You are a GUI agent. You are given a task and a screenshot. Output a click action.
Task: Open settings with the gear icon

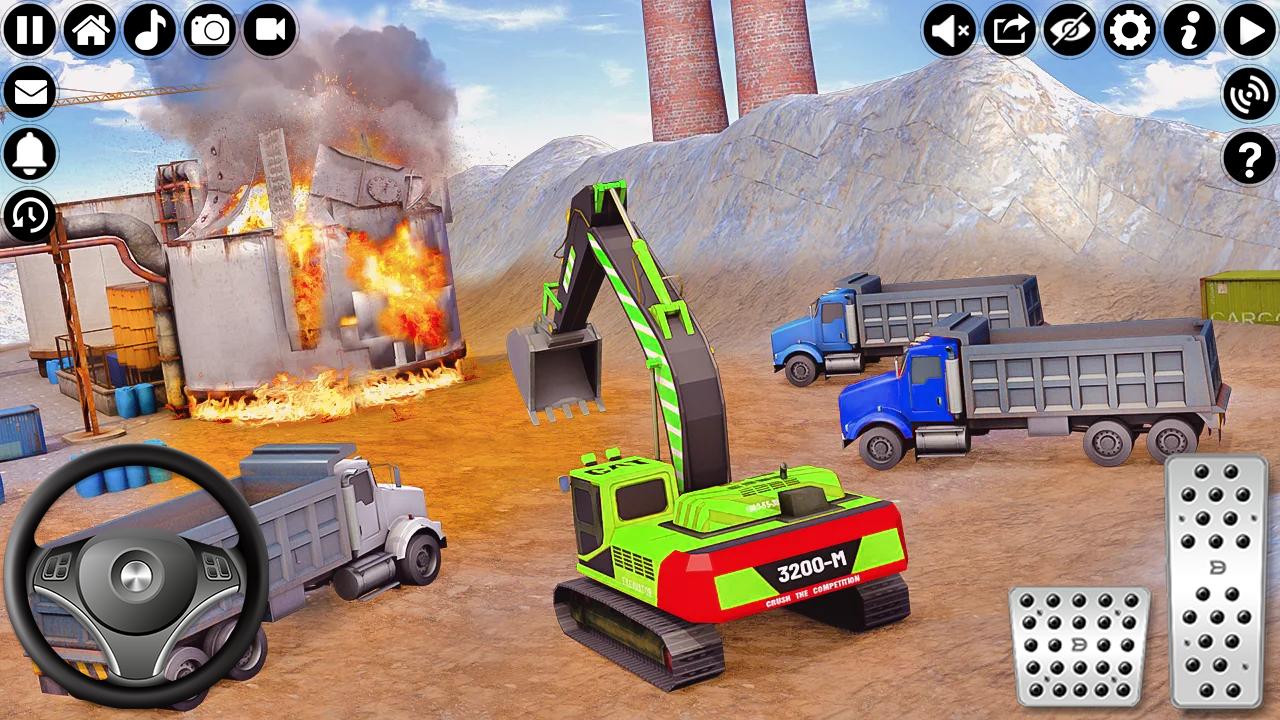(x=1130, y=31)
